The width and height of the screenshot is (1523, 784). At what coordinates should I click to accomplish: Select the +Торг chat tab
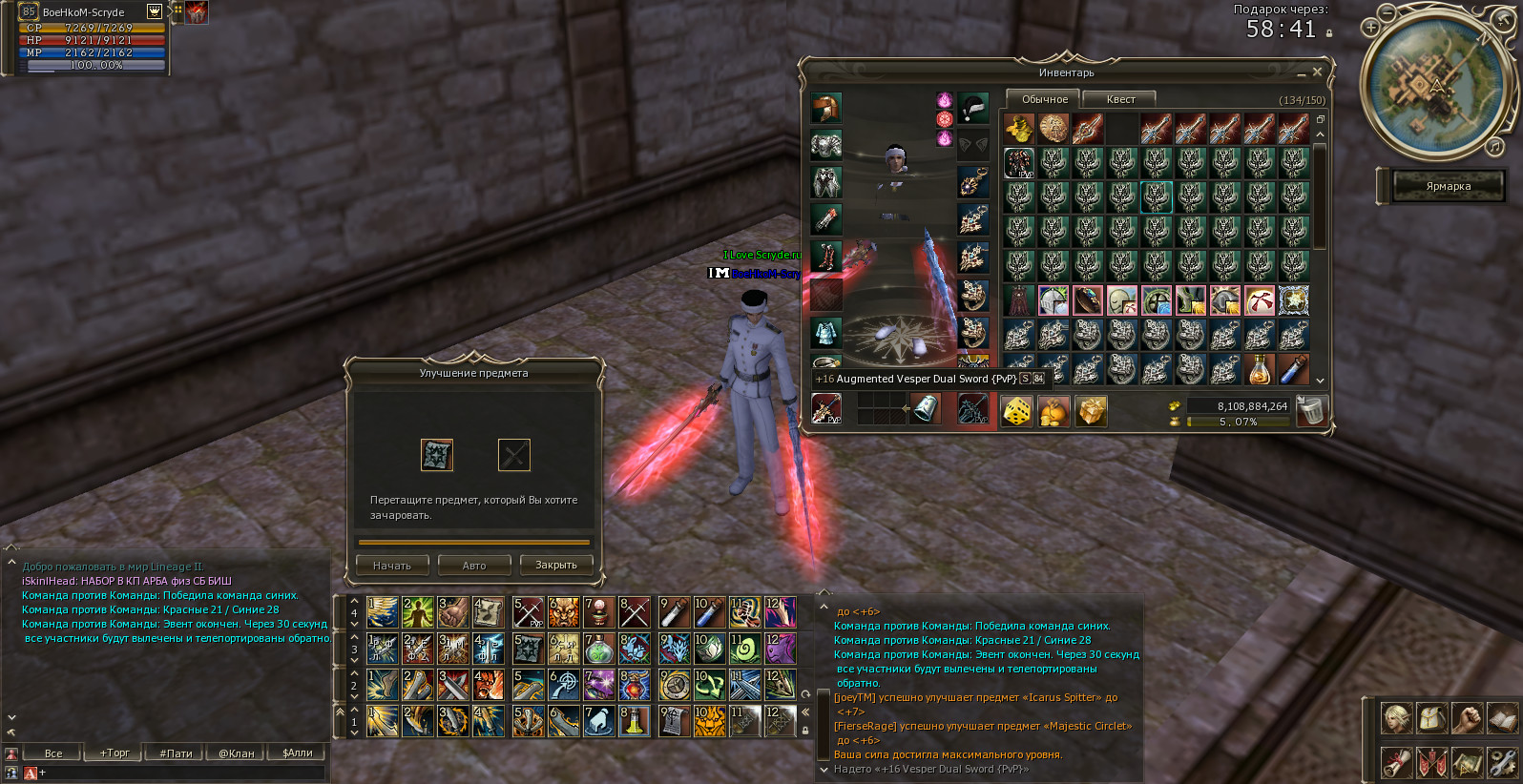tap(115, 753)
